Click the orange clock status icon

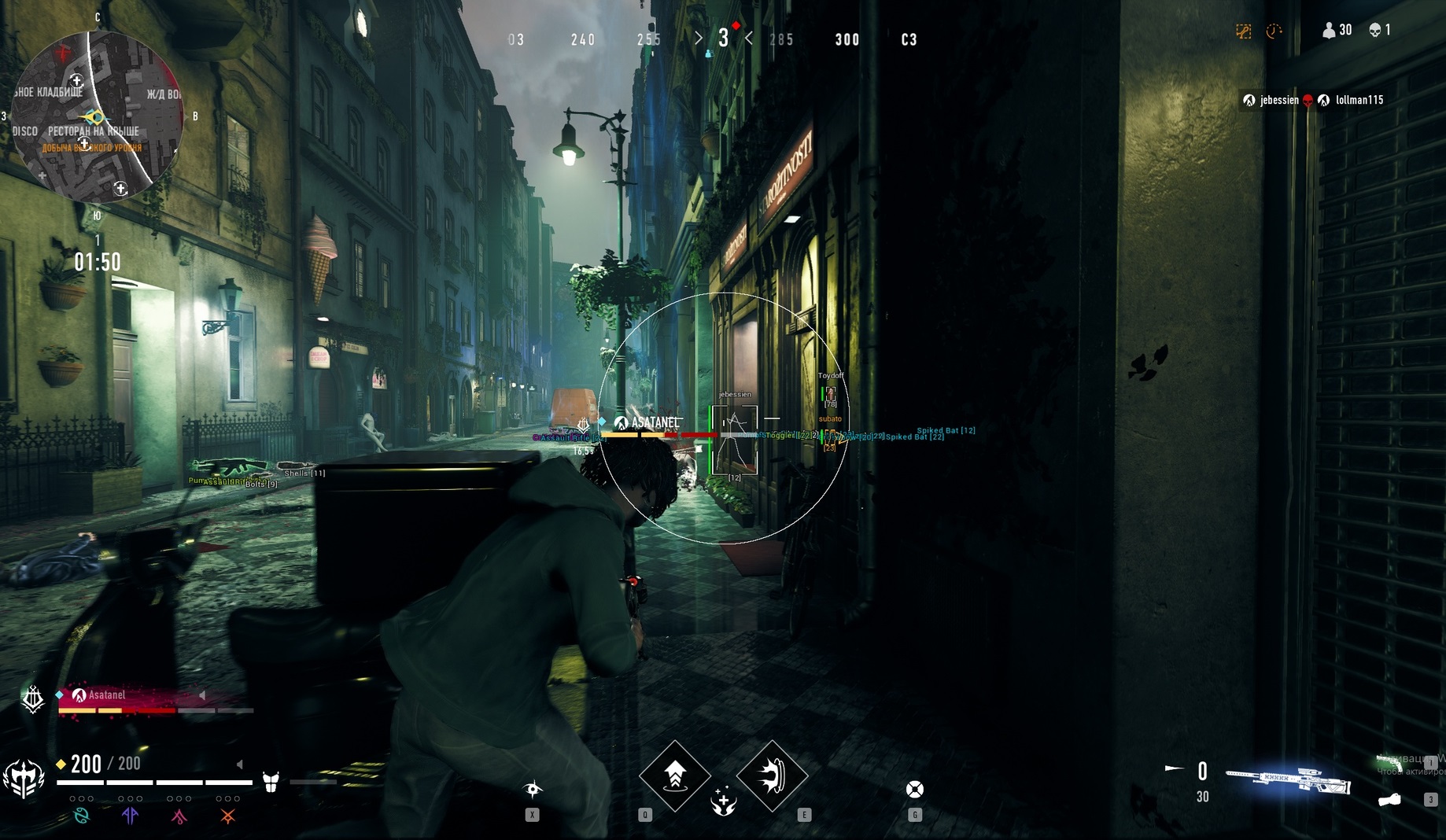[1274, 31]
